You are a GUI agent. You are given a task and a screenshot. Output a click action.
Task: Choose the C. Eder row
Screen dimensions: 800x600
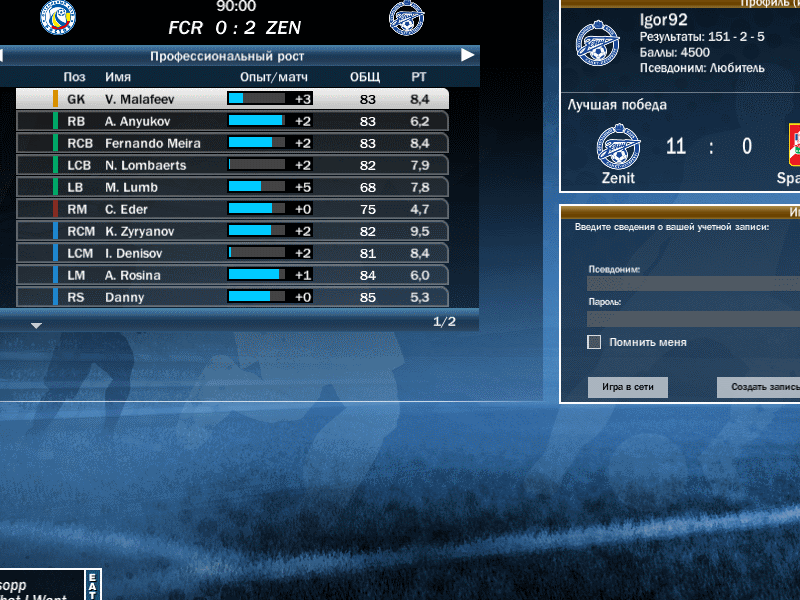pos(232,209)
